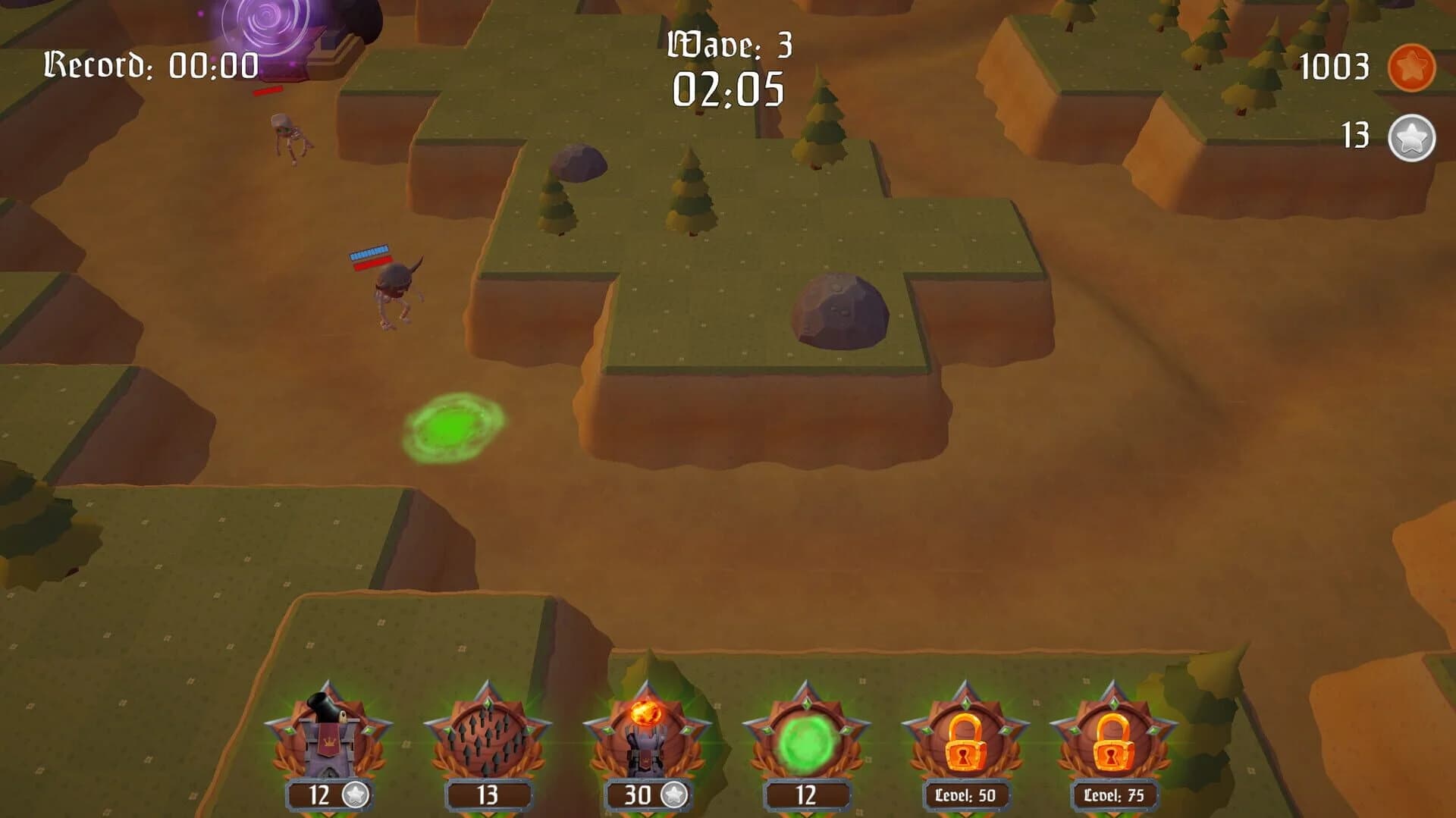1456x818 pixels.
Task: Click the Record: 00:00 text
Action: pos(150,64)
